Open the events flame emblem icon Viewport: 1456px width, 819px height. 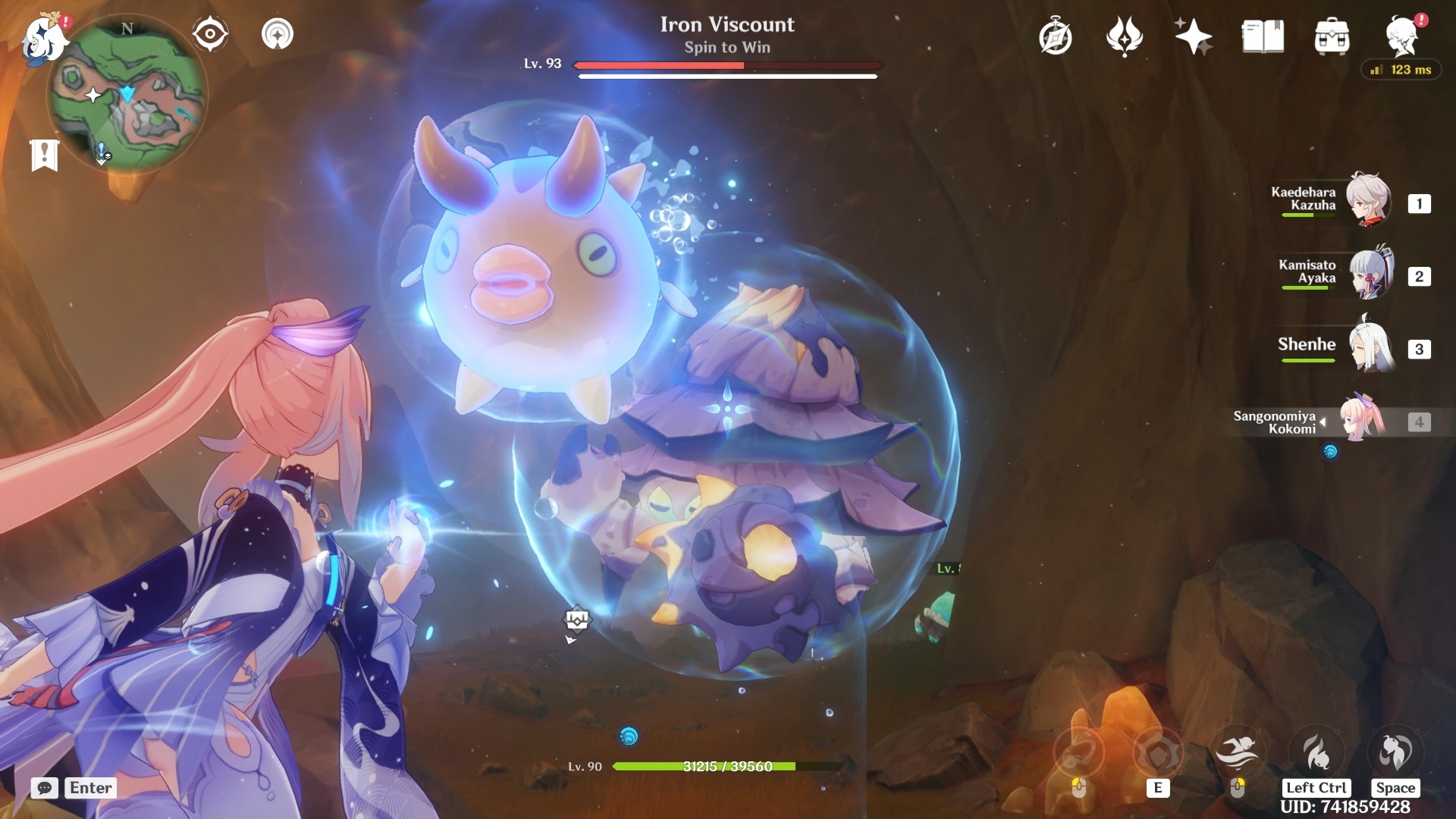1125,36
